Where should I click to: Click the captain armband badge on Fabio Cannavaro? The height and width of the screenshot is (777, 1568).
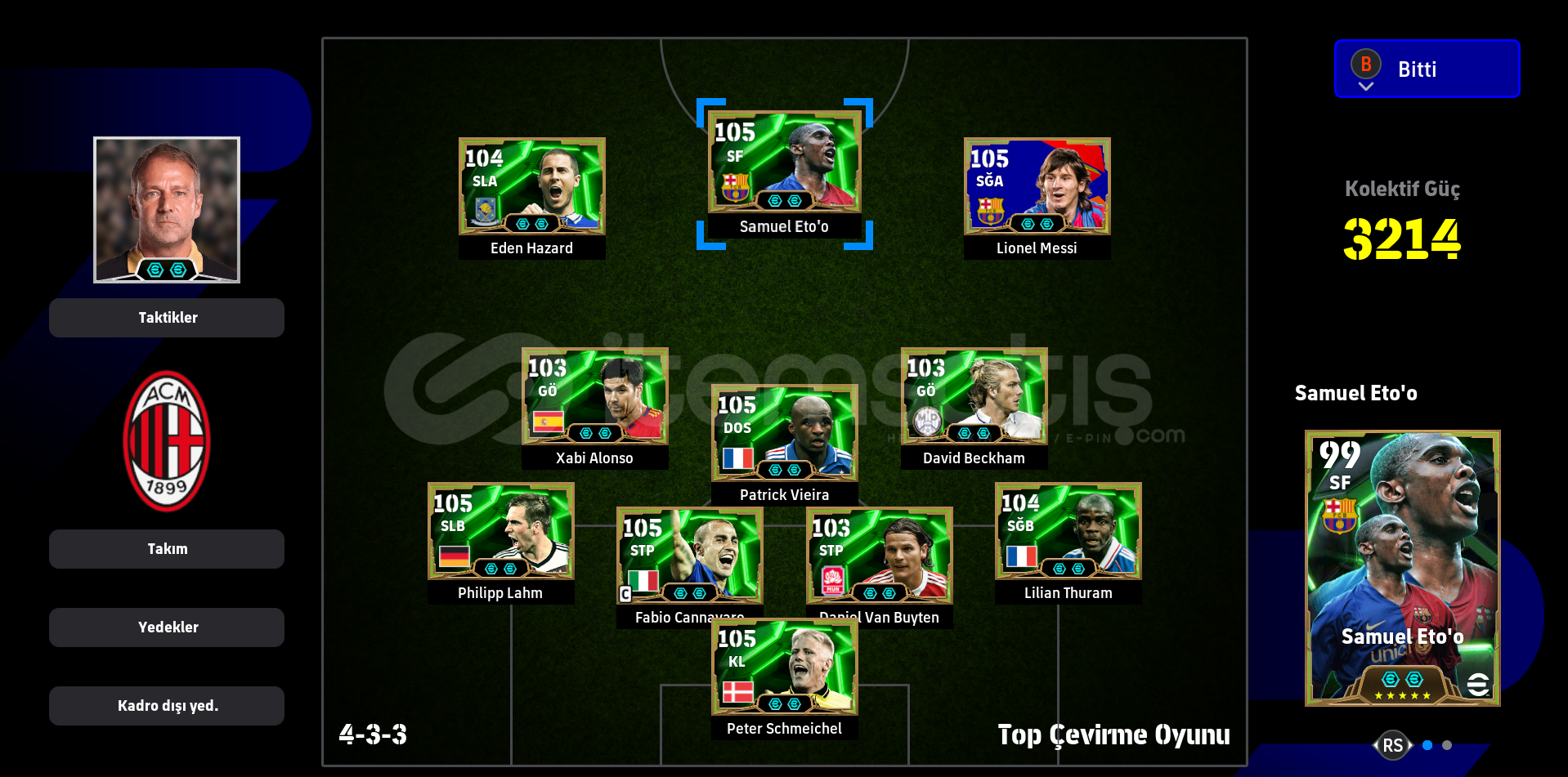[625, 594]
